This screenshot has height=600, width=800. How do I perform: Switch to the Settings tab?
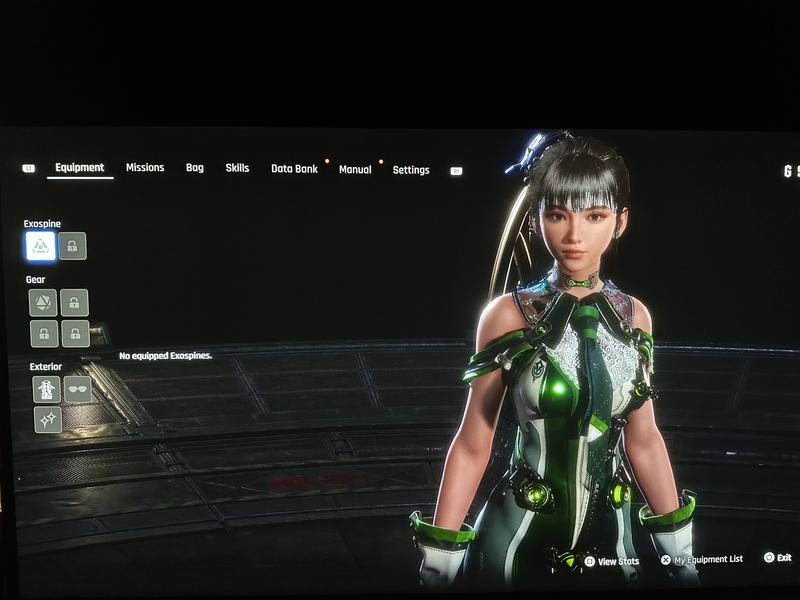click(411, 170)
